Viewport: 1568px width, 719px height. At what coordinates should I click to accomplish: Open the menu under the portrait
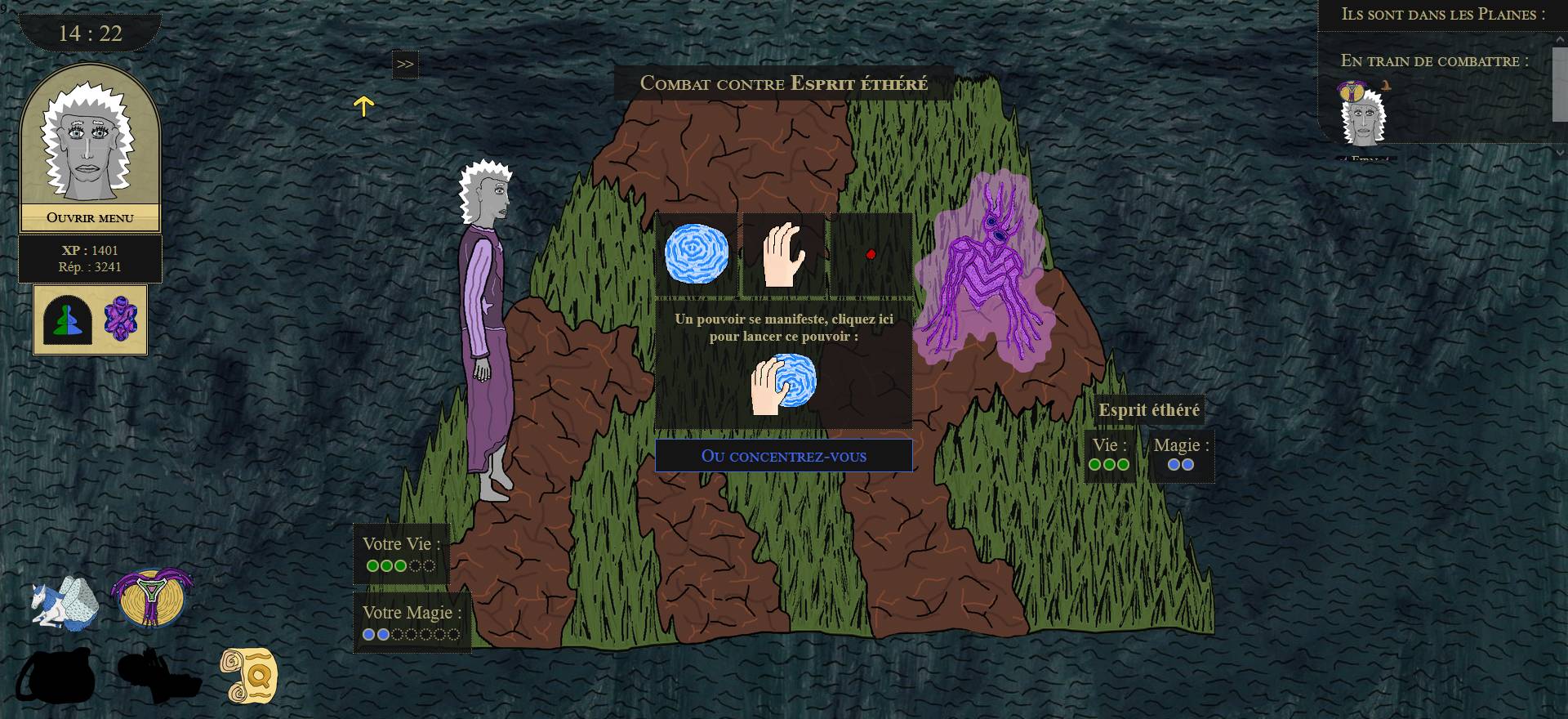(x=90, y=218)
